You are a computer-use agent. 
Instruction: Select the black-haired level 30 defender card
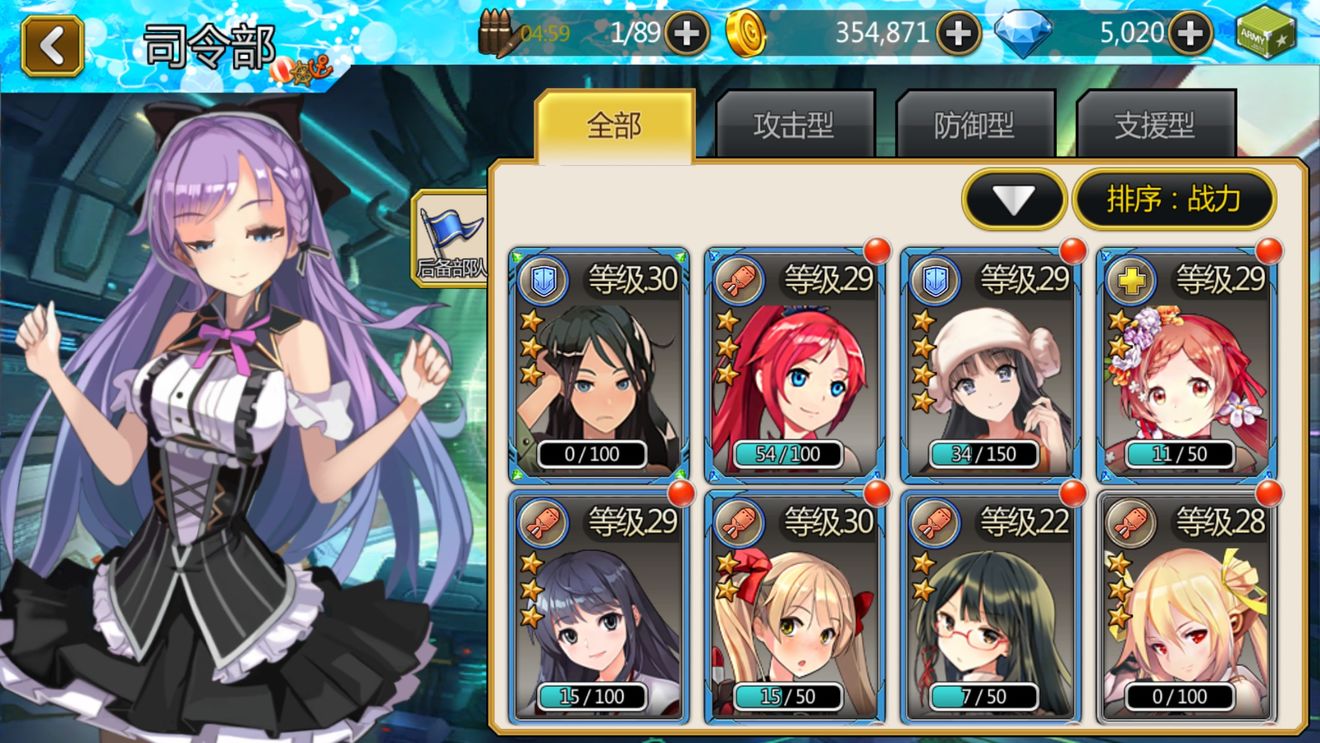point(598,365)
